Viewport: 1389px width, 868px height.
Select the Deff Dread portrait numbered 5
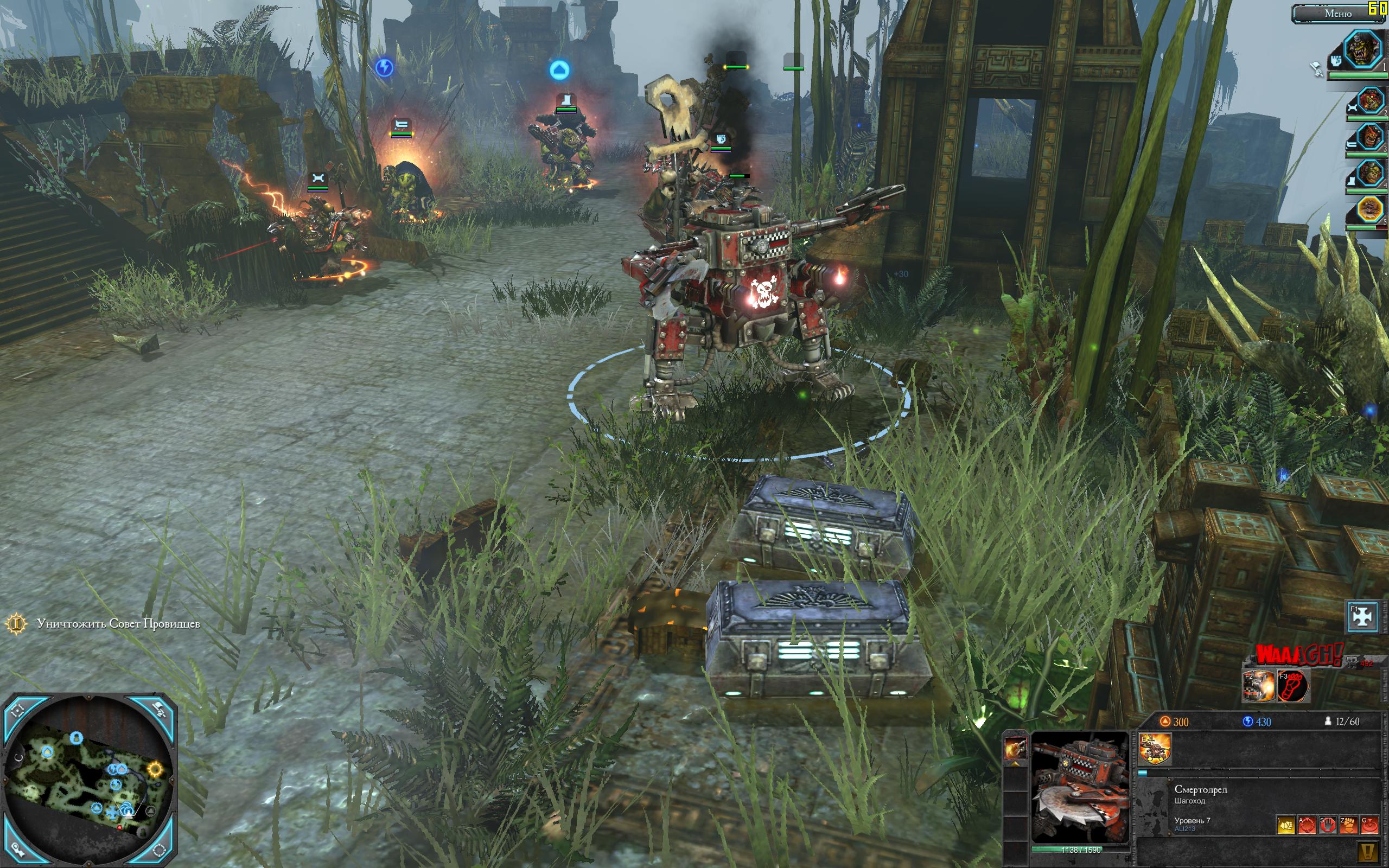pos(1371,210)
